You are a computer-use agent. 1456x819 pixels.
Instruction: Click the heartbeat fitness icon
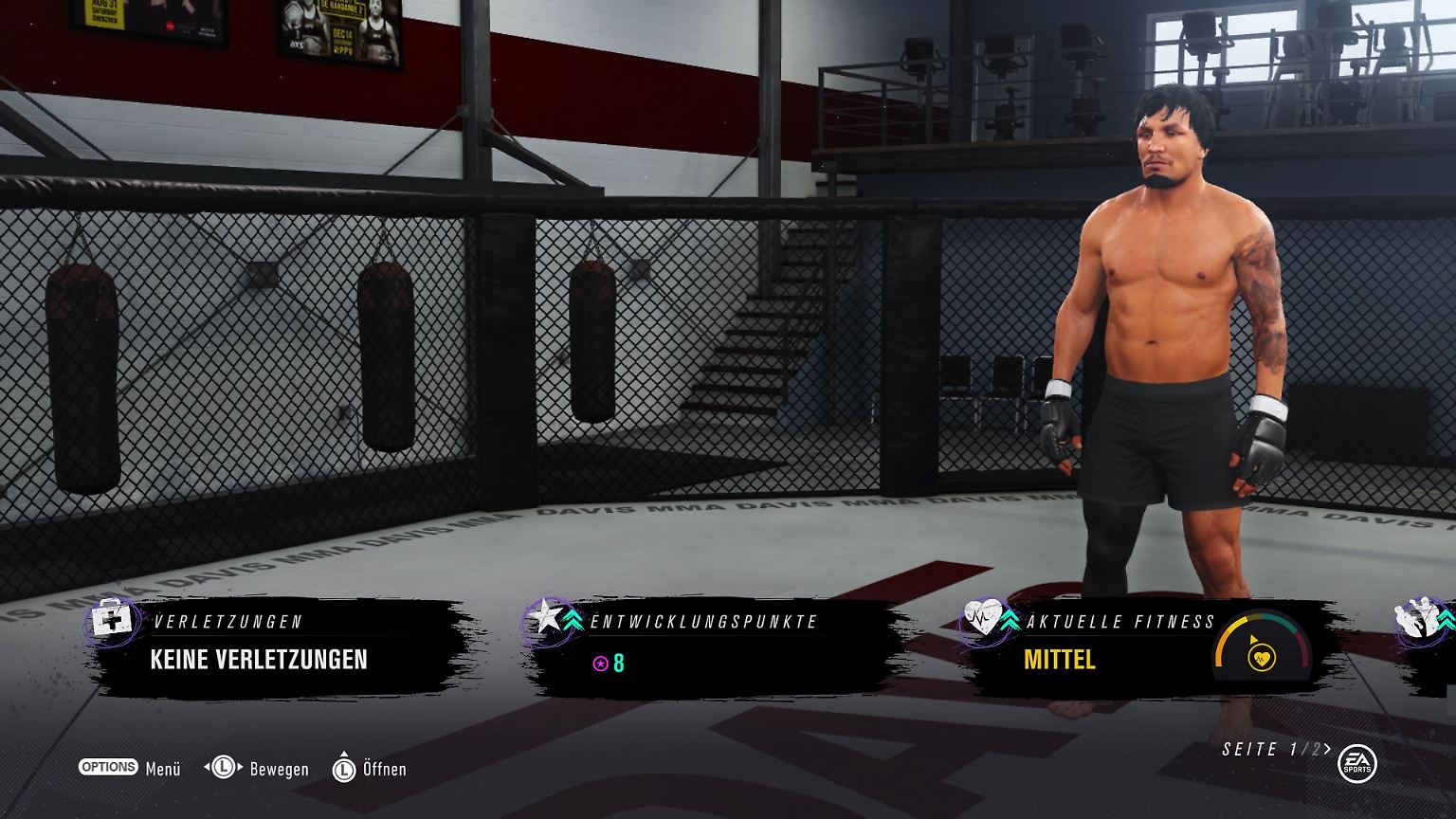979,620
